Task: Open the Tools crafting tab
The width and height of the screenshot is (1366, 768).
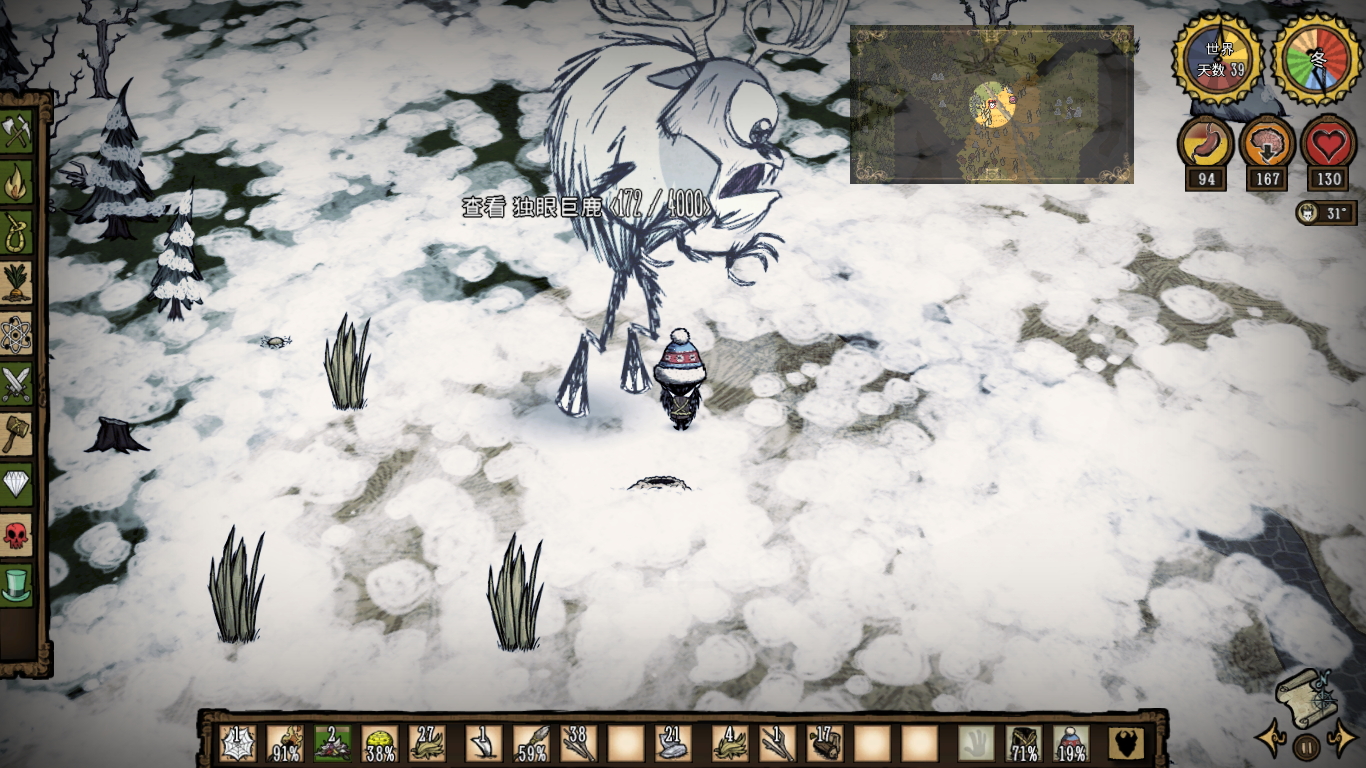Action: (x=17, y=133)
